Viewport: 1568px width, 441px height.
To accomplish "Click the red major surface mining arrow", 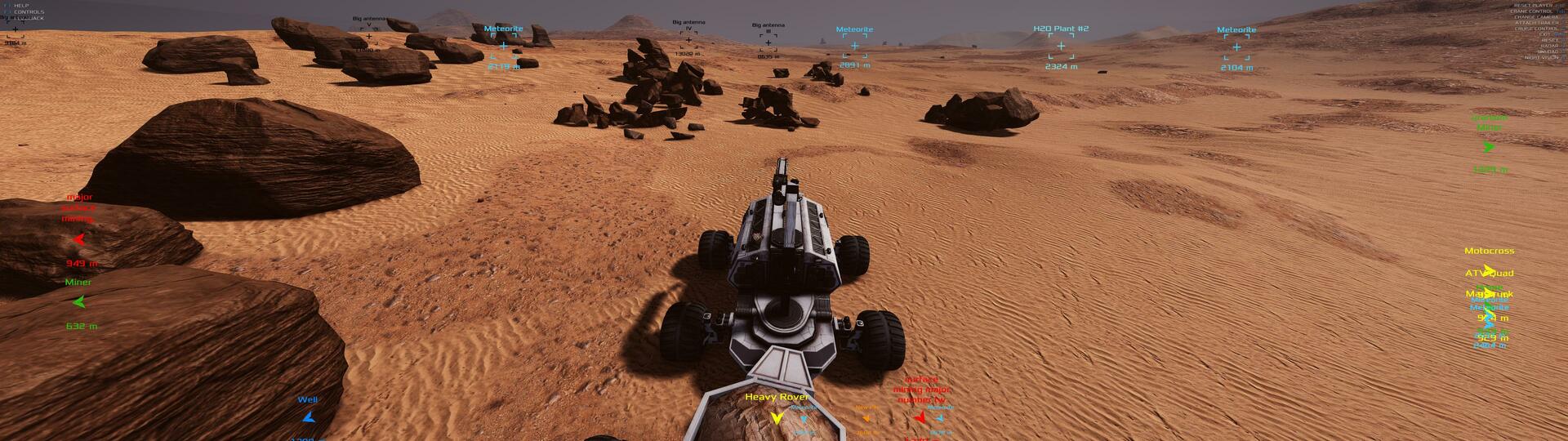I will 79,239.
